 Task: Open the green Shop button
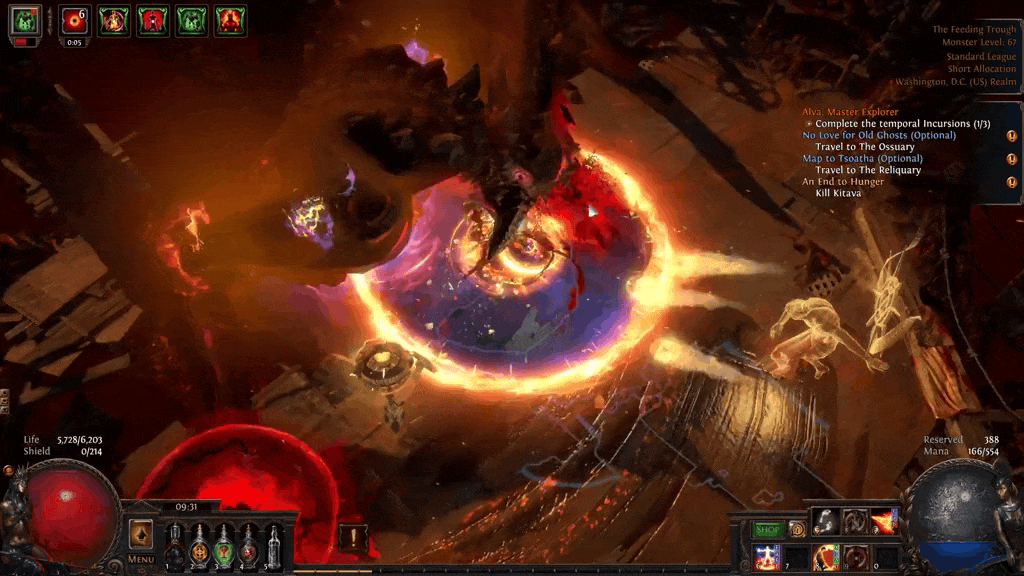[767, 529]
